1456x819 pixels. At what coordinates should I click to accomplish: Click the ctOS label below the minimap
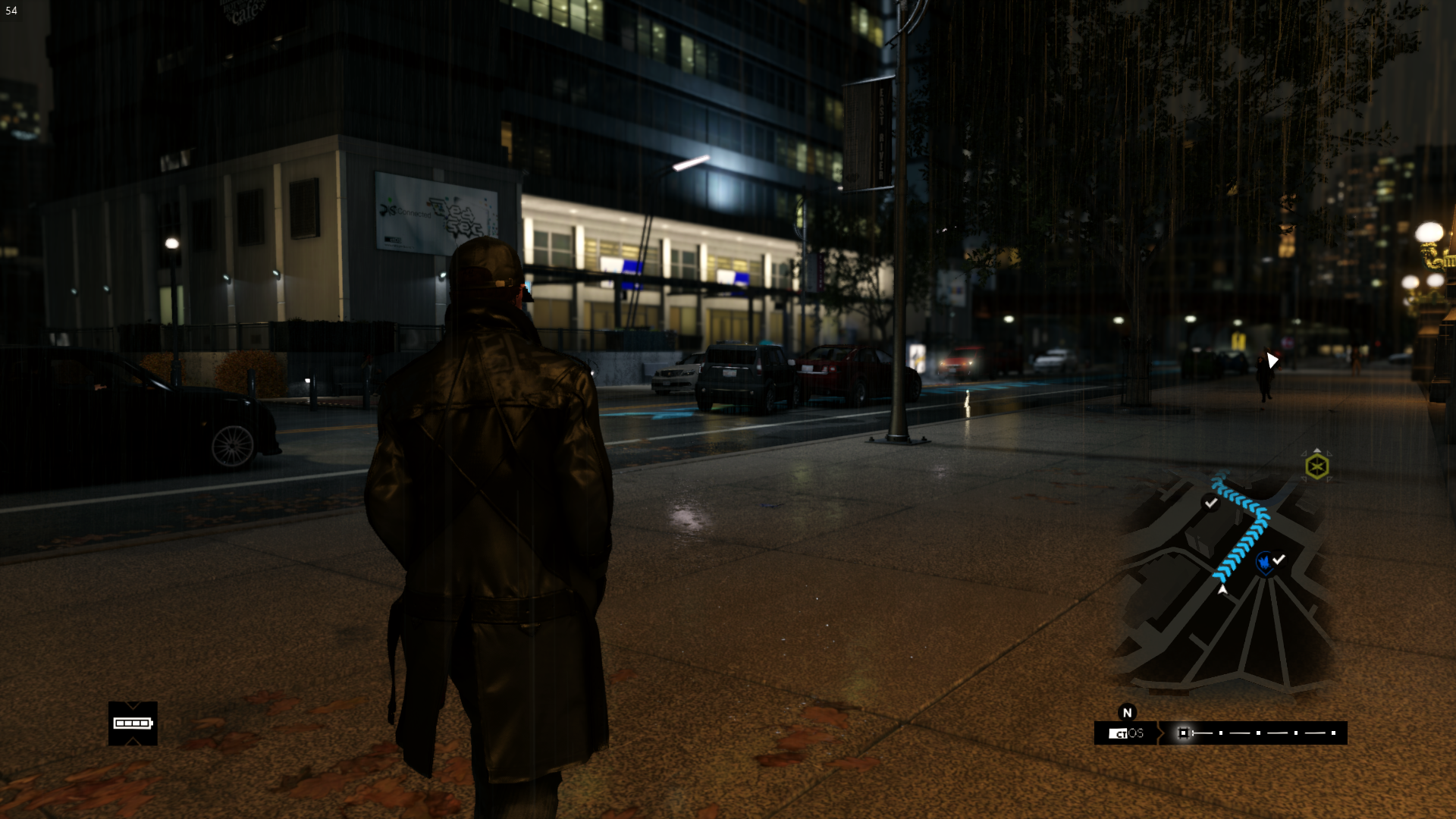[x=1126, y=733]
